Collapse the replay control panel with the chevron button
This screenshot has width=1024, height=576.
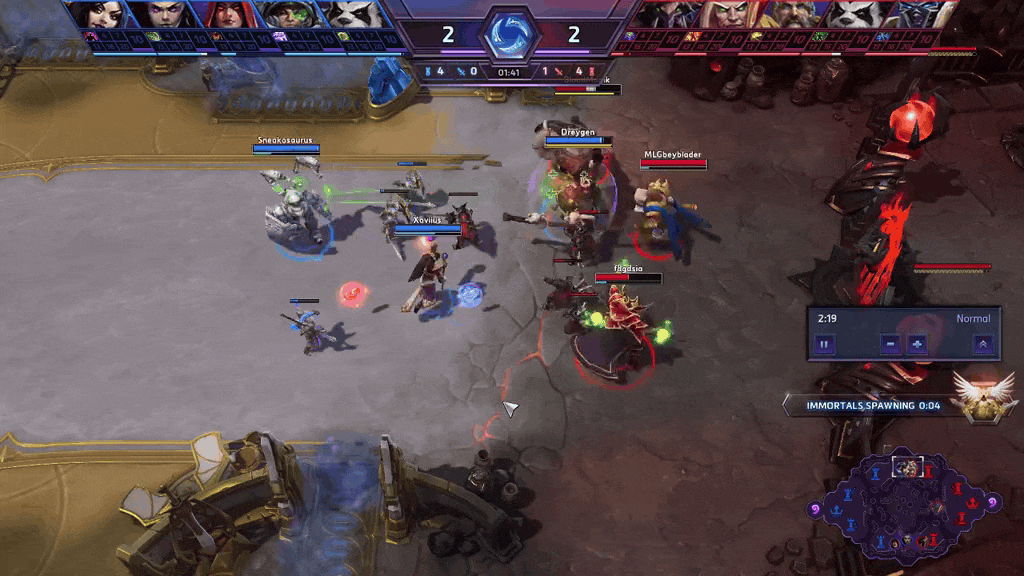coord(983,344)
